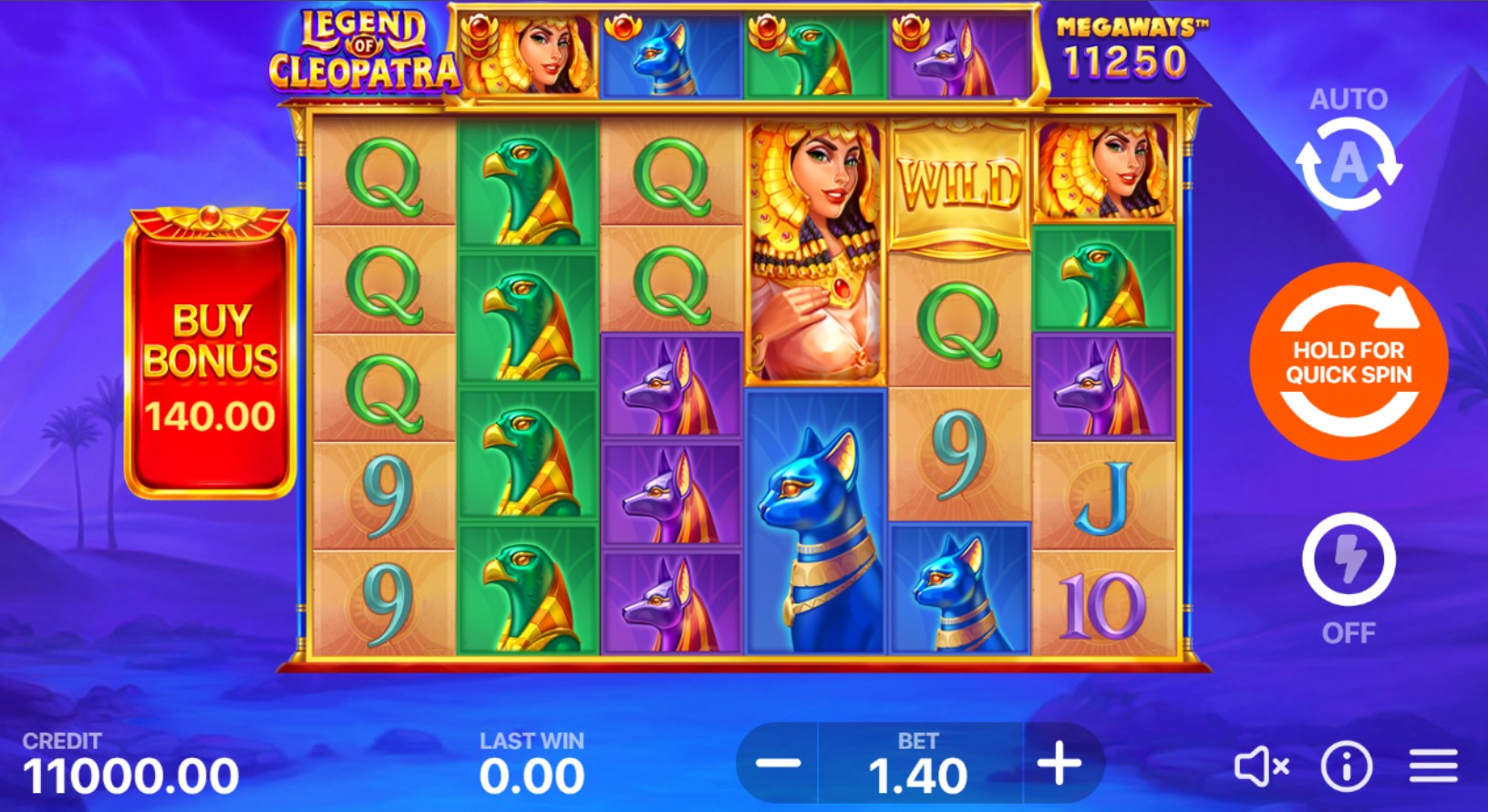Image resolution: width=1488 pixels, height=812 pixels.
Task: Click the WILD symbol on the reels
Action: 960,180
